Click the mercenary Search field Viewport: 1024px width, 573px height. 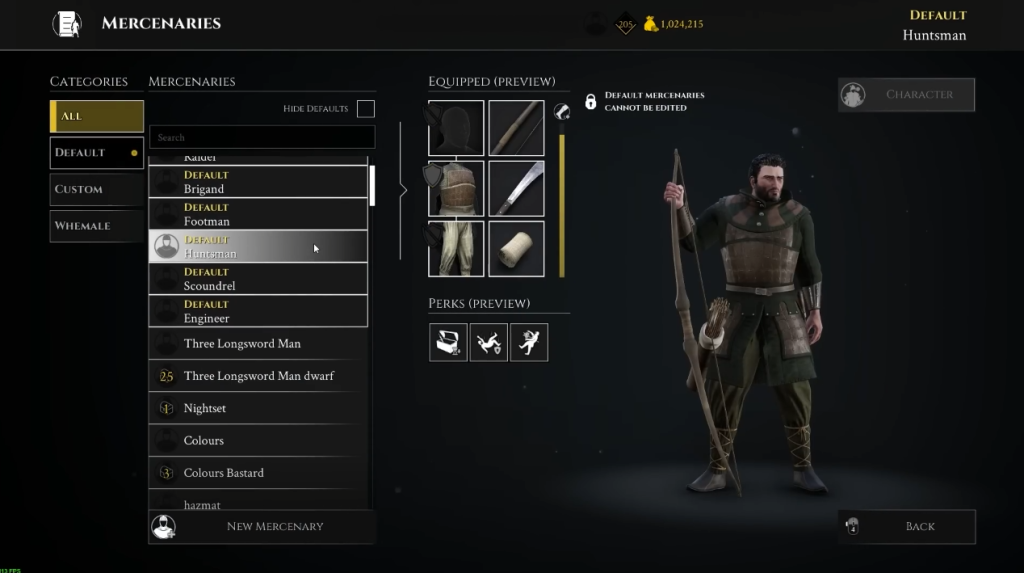pos(262,137)
